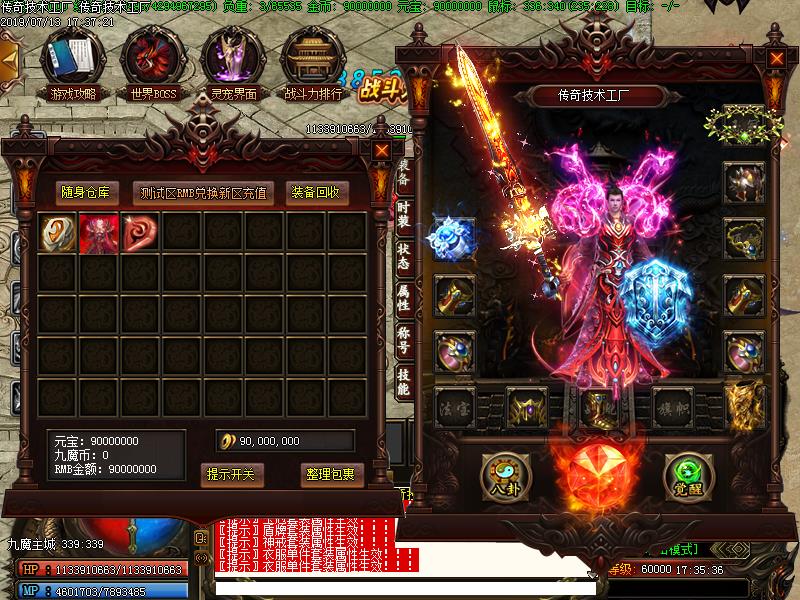Close the inventory bag window

[382, 150]
